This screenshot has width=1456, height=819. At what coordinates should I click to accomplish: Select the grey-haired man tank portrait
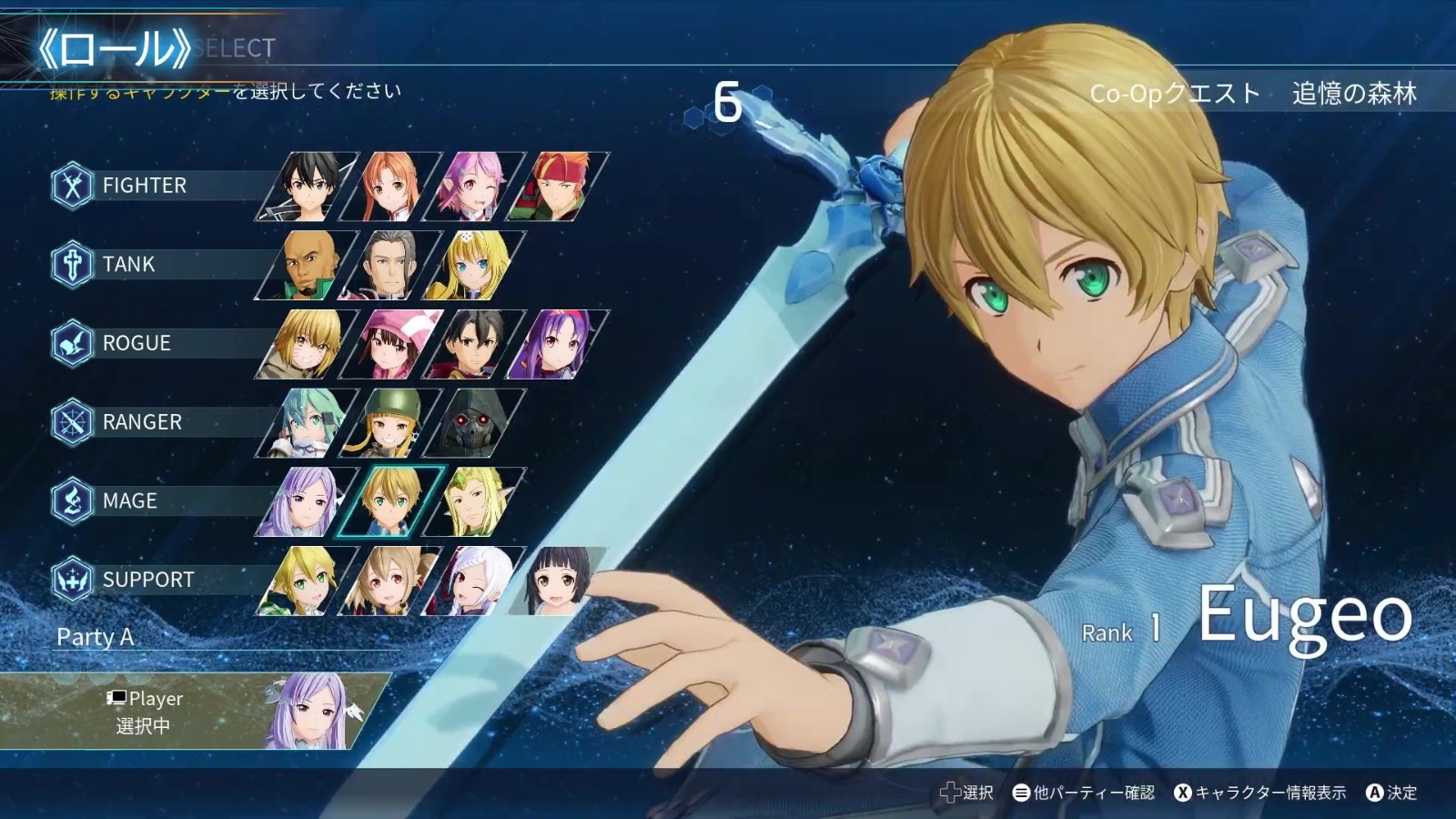click(391, 265)
